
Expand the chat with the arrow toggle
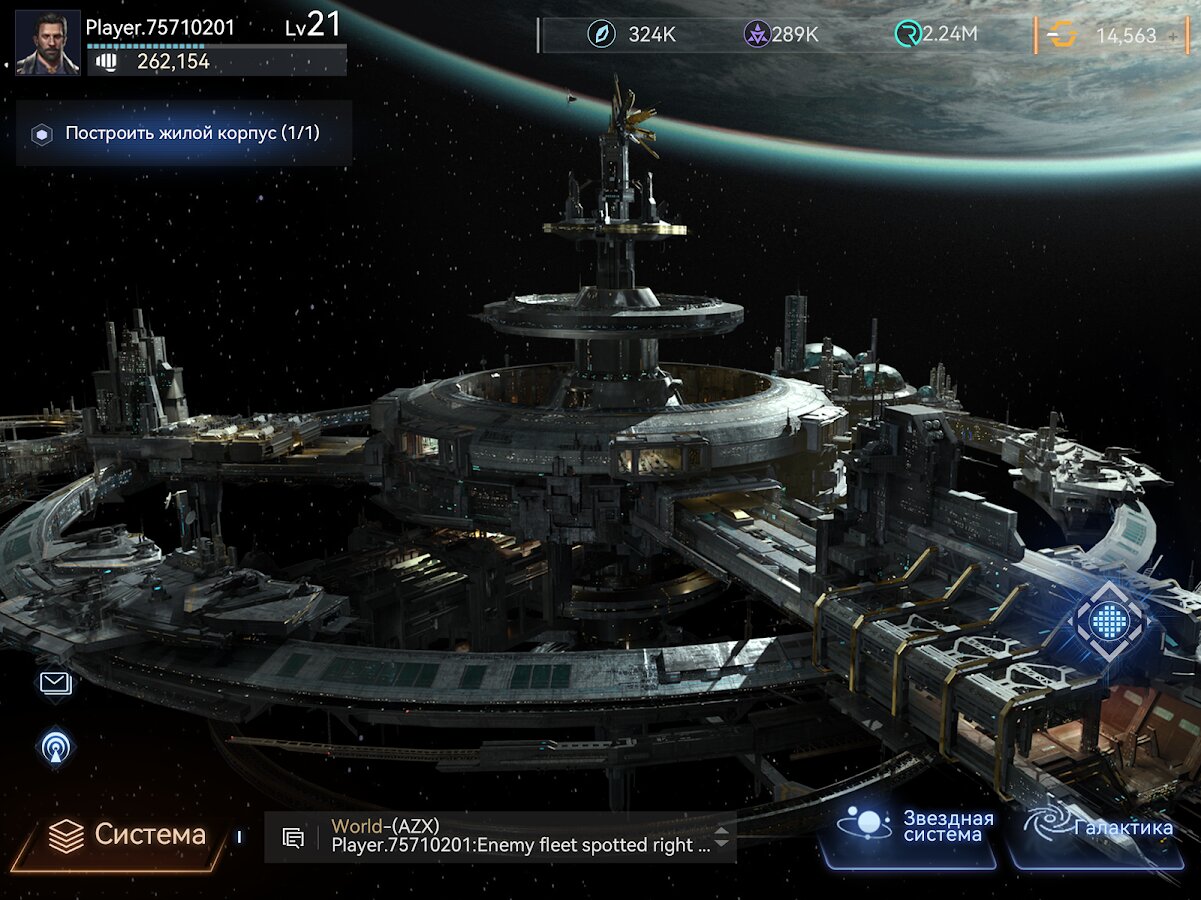[x=721, y=836]
